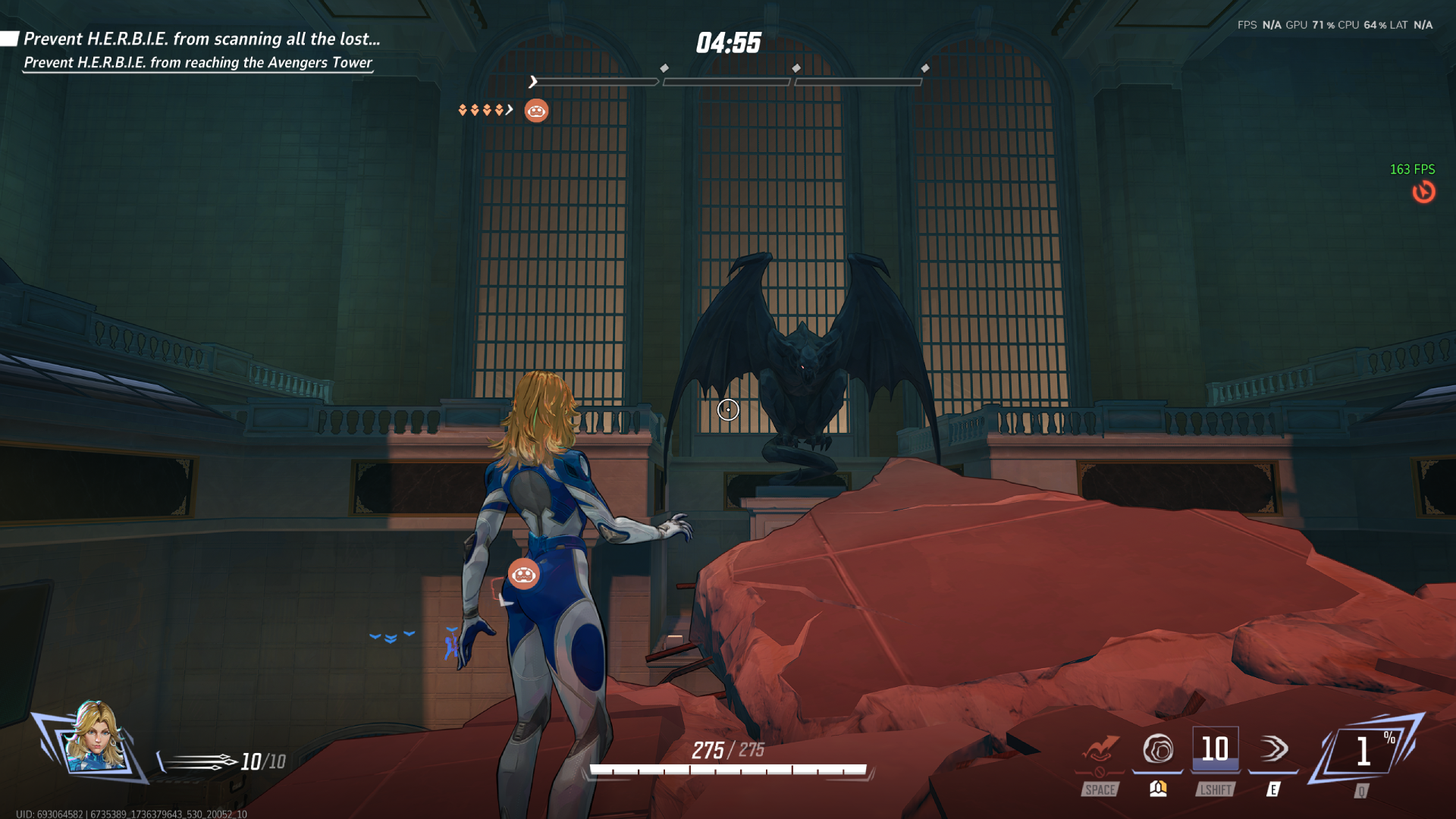Use the swirling Guardian Shield ability
This screenshot has width=1456, height=819.
click(x=1158, y=750)
